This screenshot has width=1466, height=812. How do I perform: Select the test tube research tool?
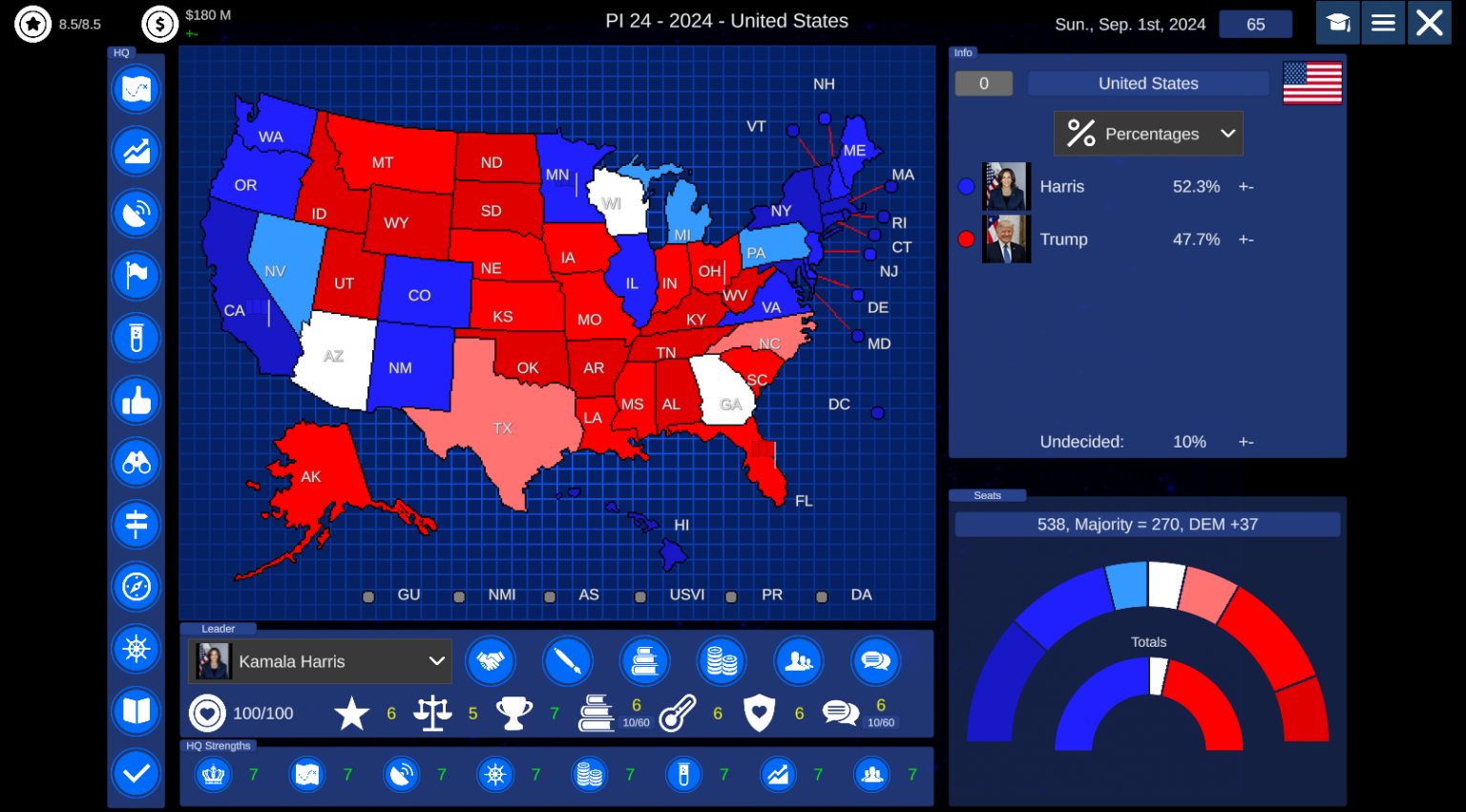[136, 339]
